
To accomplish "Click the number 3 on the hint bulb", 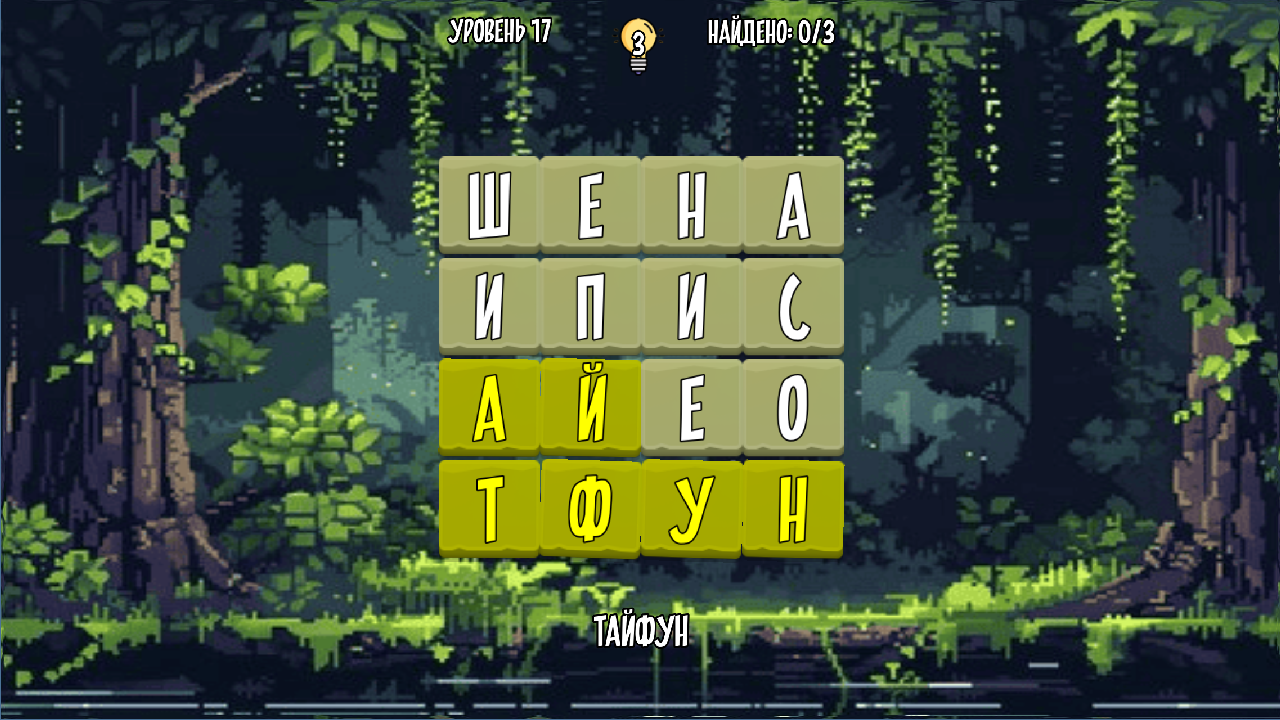I will (x=637, y=40).
